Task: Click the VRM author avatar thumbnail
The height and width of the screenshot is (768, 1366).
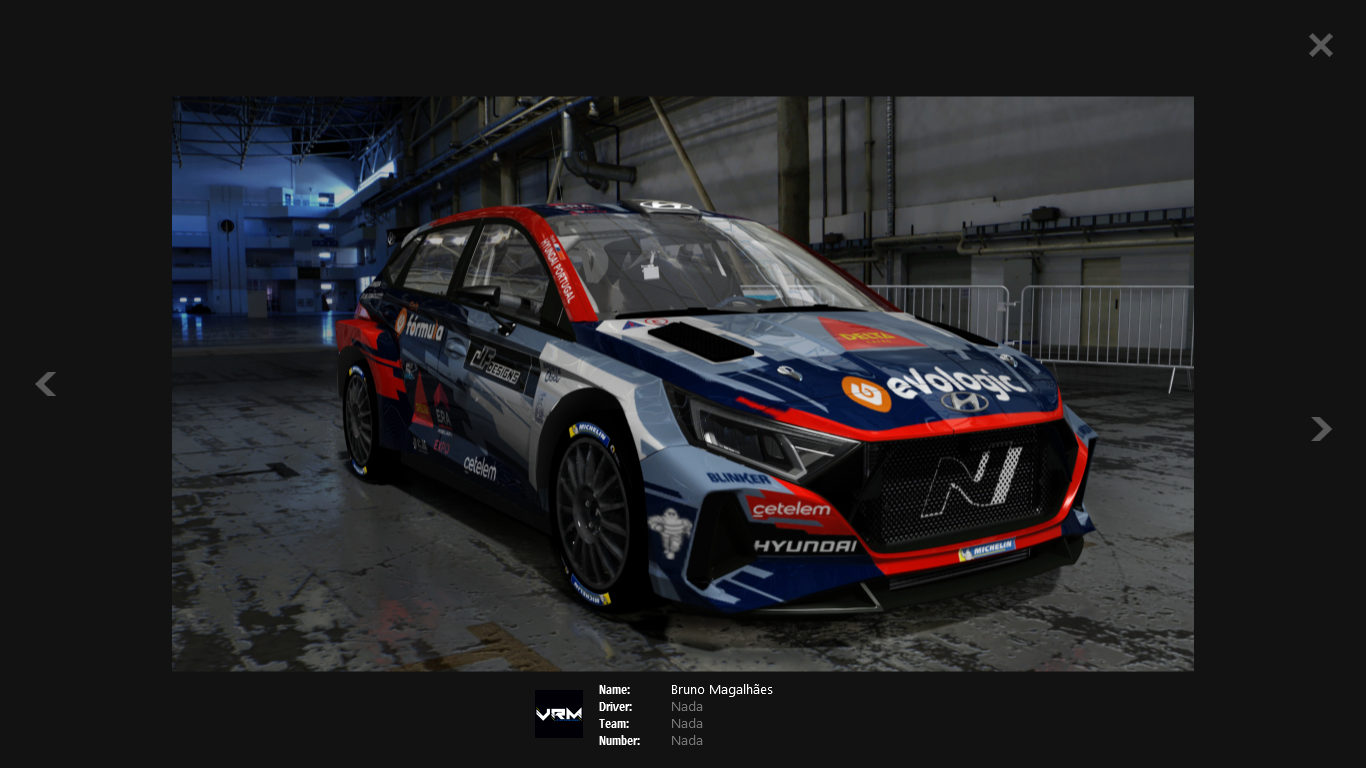Action: (558, 714)
